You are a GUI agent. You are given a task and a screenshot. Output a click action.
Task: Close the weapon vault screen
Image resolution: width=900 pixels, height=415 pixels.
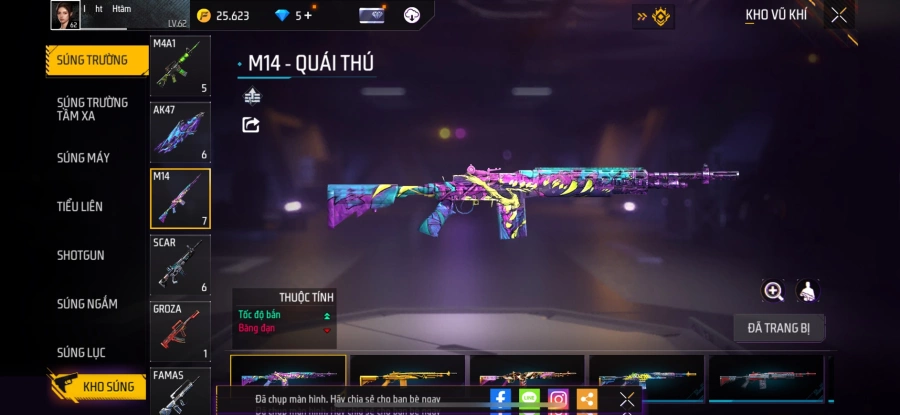[x=838, y=15]
